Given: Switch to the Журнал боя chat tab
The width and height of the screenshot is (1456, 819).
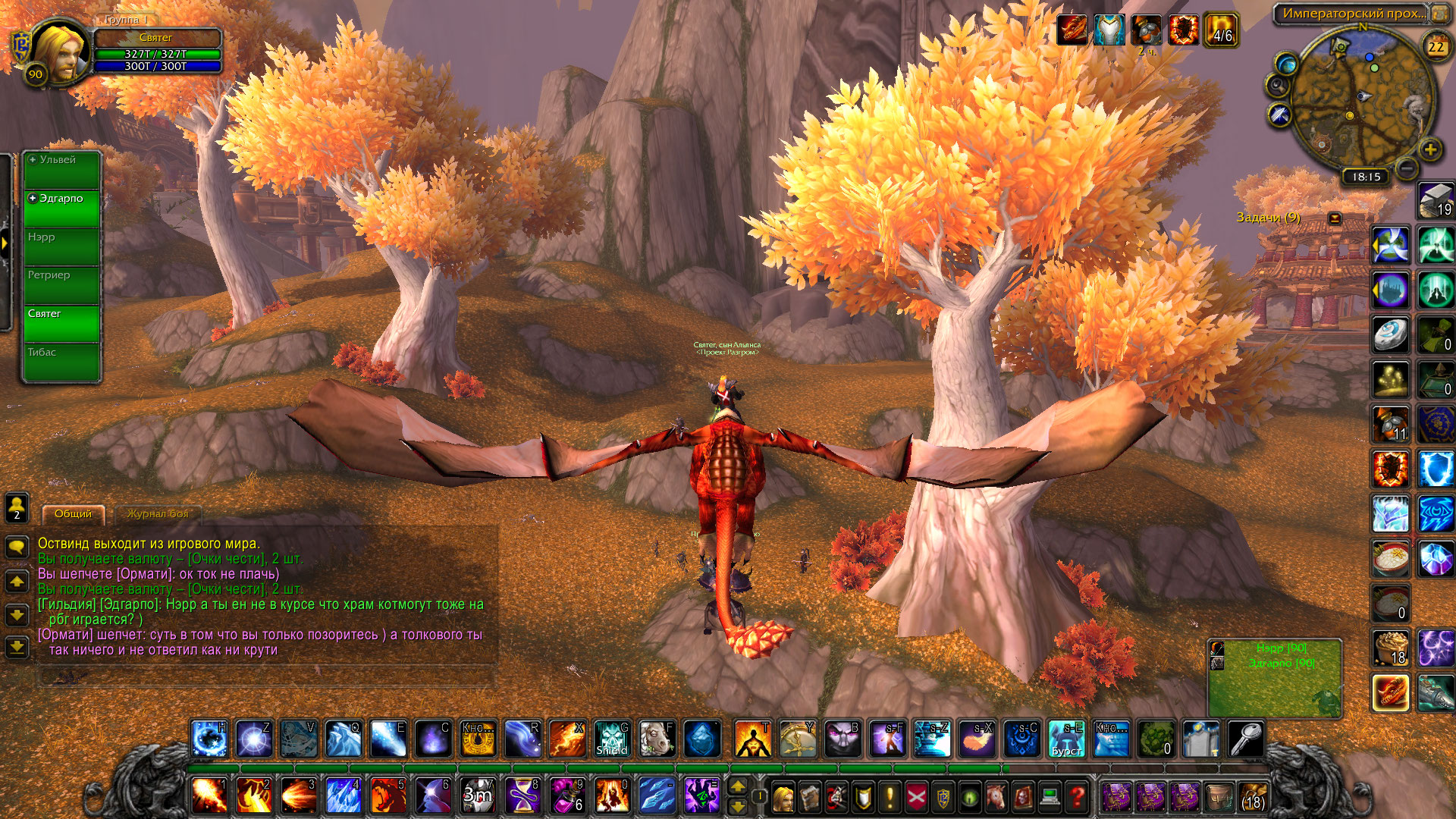Looking at the screenshot, I should (x=157, y=514).
